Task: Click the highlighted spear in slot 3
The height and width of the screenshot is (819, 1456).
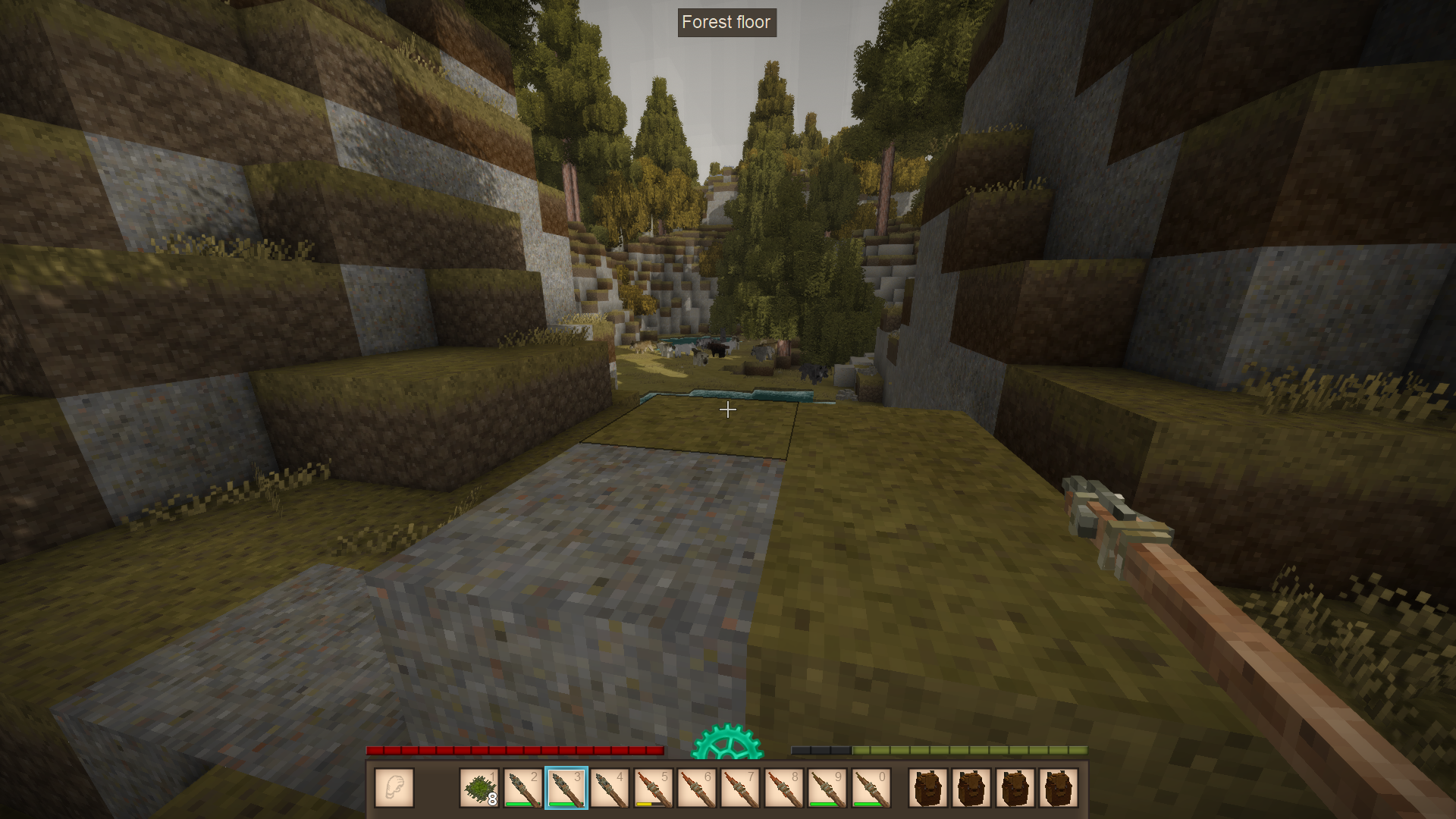Action: click(566, 788)
